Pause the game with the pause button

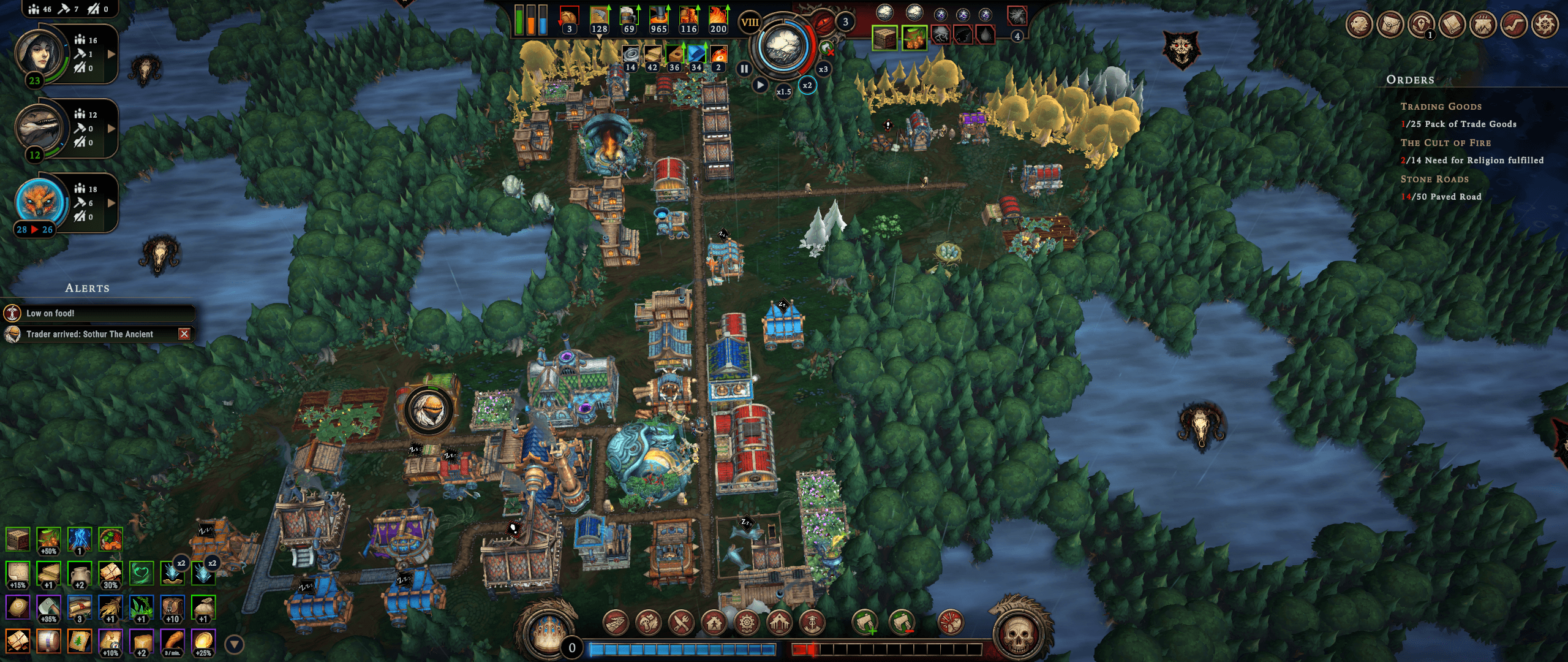tap(744, 69)
